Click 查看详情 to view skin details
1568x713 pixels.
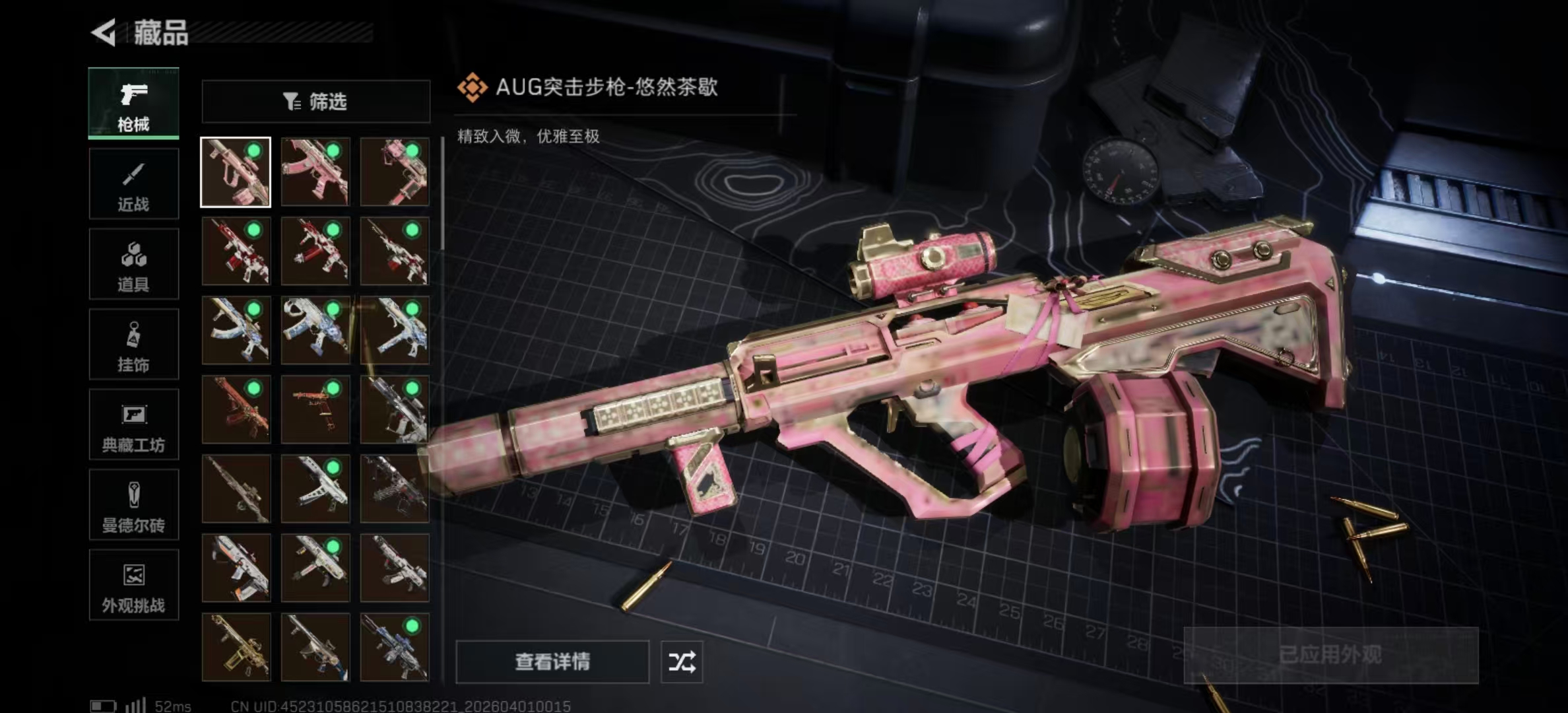pos(552,662)
